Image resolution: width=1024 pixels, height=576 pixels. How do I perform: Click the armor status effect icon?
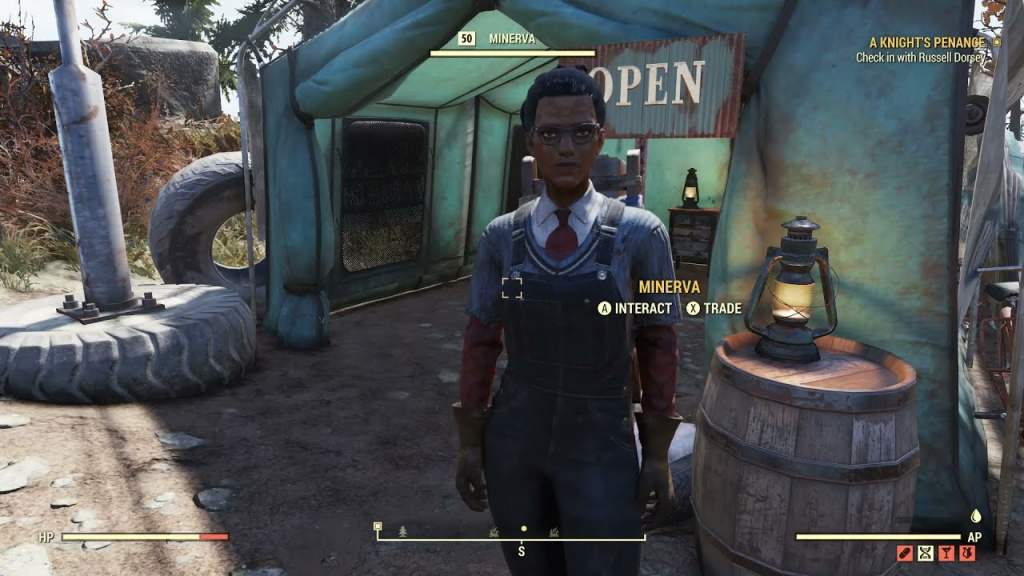click(x=967, y=553)
